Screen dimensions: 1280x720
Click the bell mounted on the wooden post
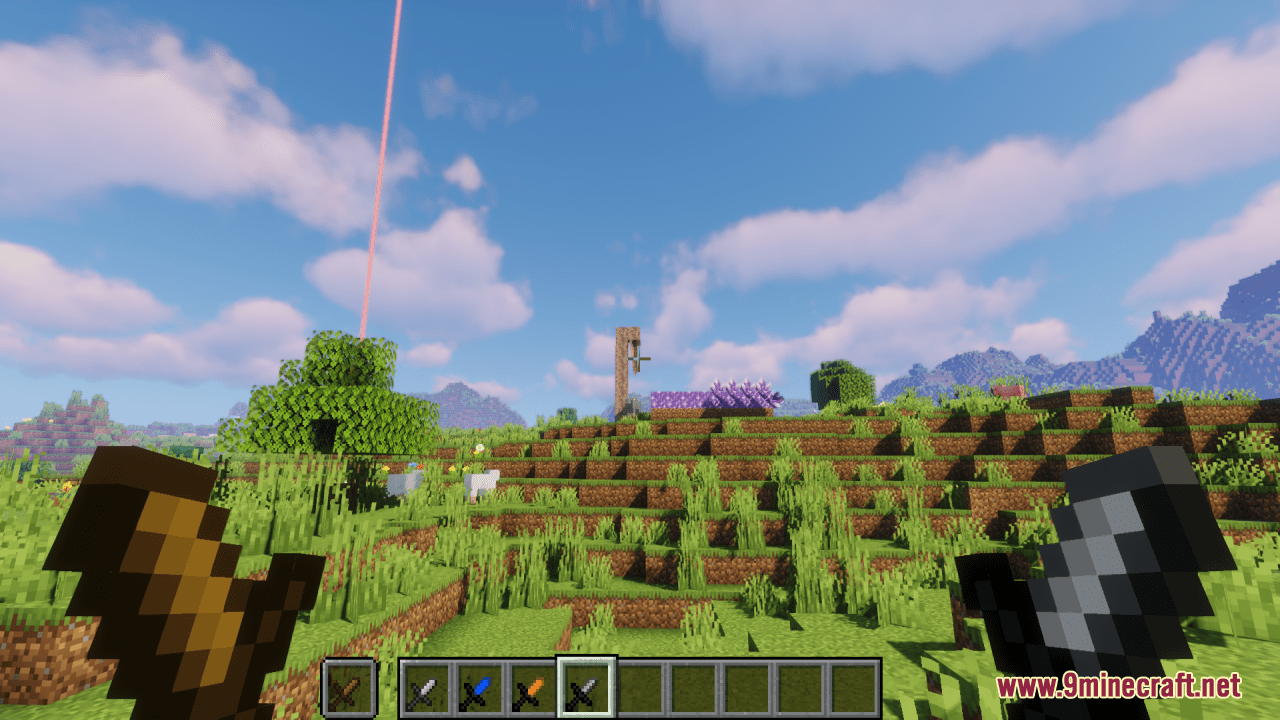pyautogui.click(x=638, y=355)
